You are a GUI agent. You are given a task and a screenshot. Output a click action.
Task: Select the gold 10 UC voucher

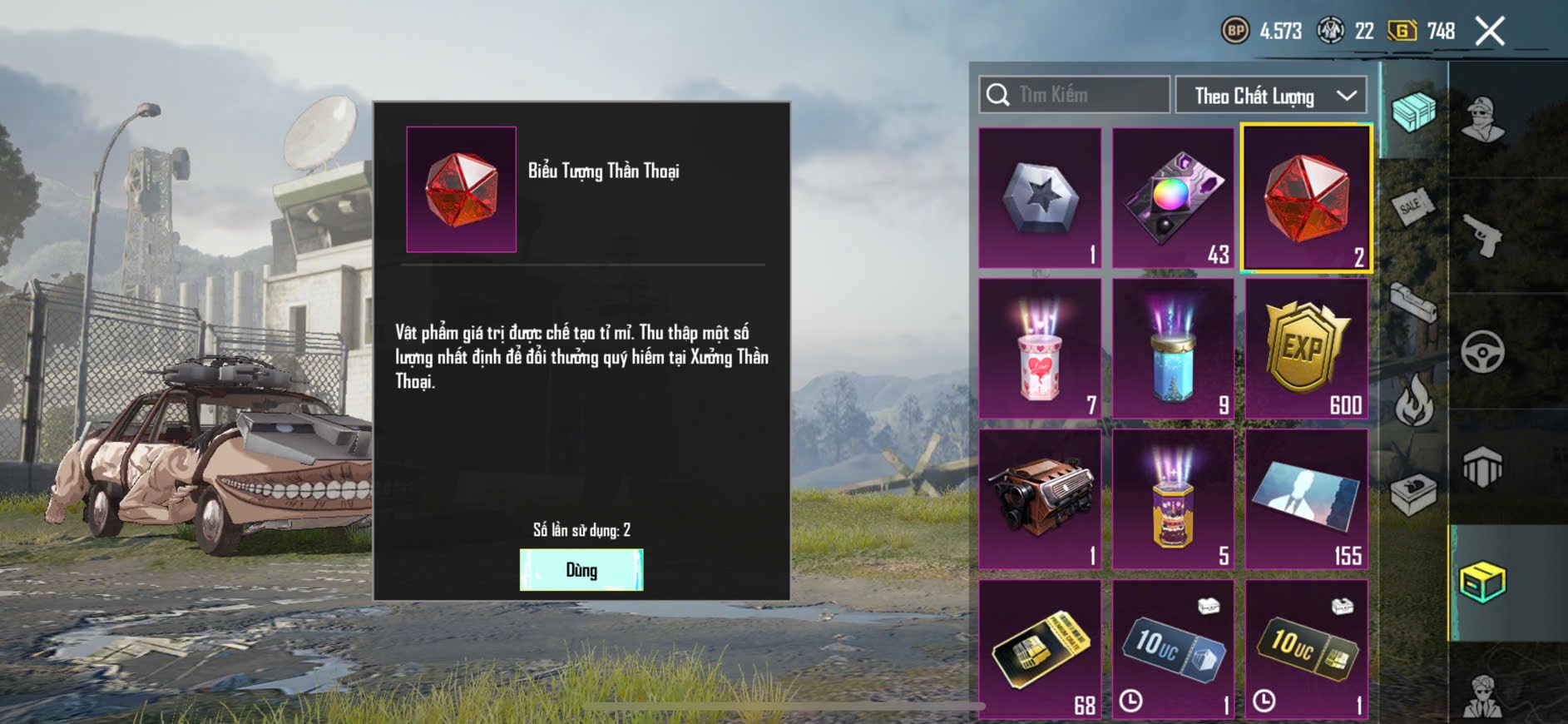pyautogui.click(x=1306, y=650)
